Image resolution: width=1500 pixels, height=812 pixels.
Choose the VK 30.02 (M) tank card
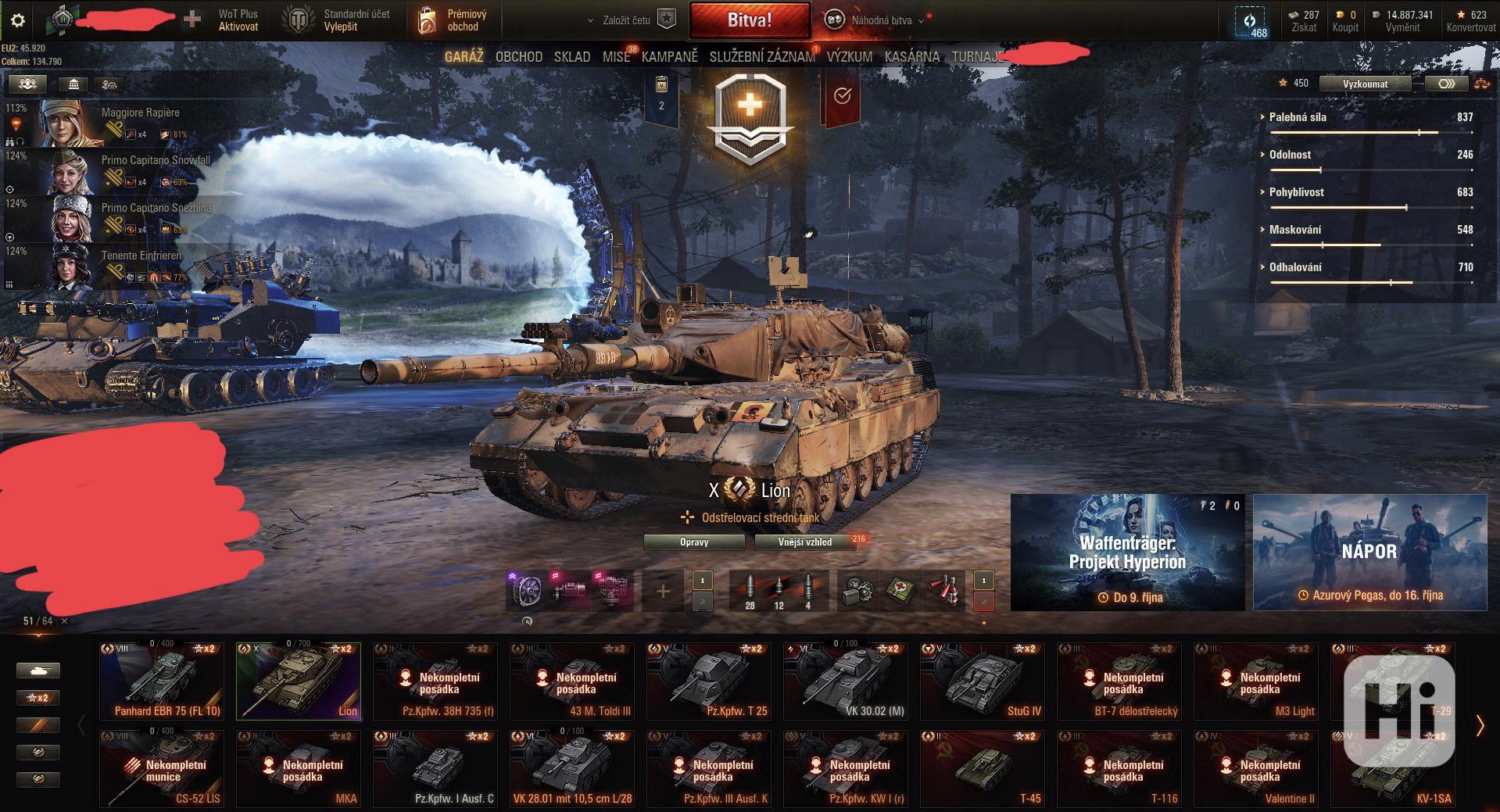tap(846, 681)
